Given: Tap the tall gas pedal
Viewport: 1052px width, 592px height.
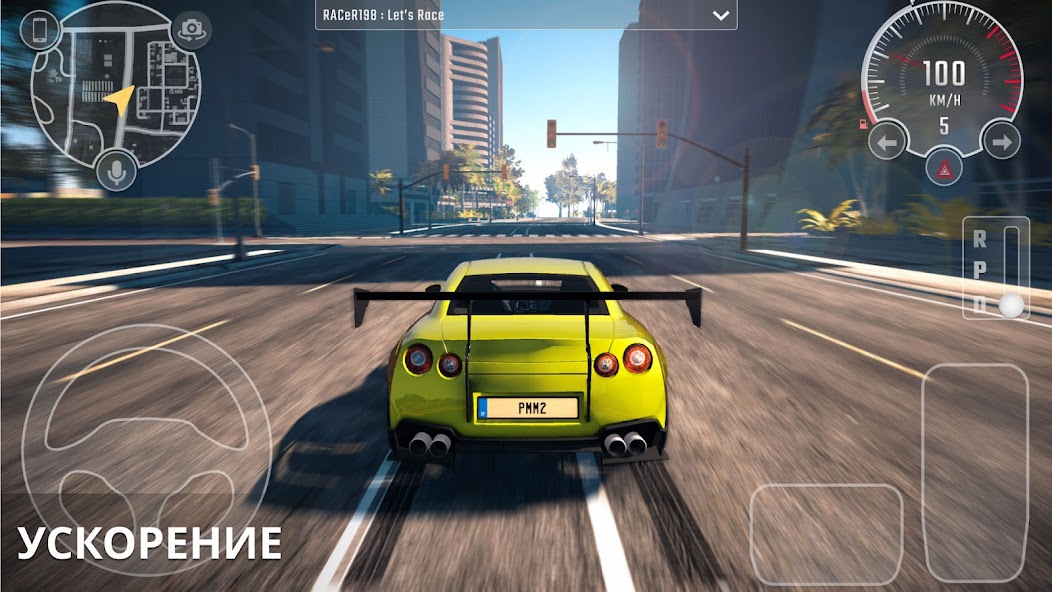Looking at the screenshot, I should click(x=974, y=472).
